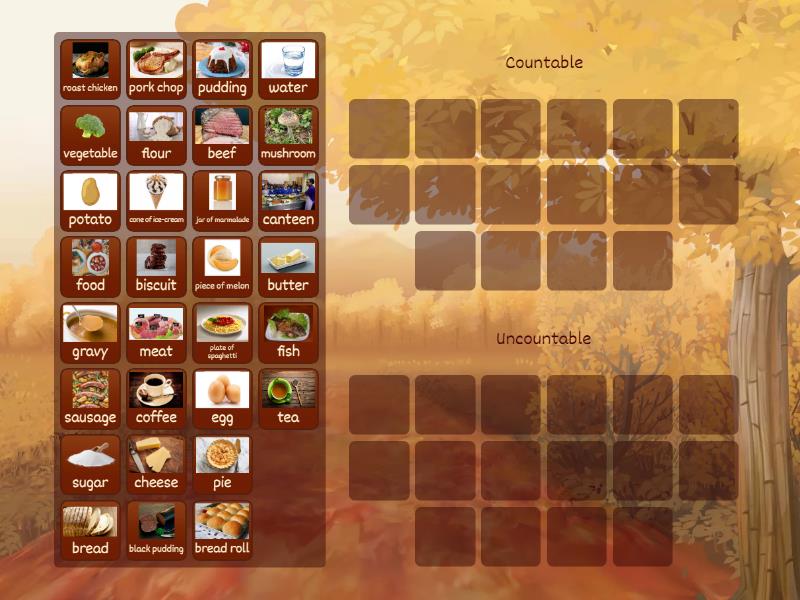Choose the piece of melon tile
The height and width of the screenshot is (600, 800).
[222, 267]
